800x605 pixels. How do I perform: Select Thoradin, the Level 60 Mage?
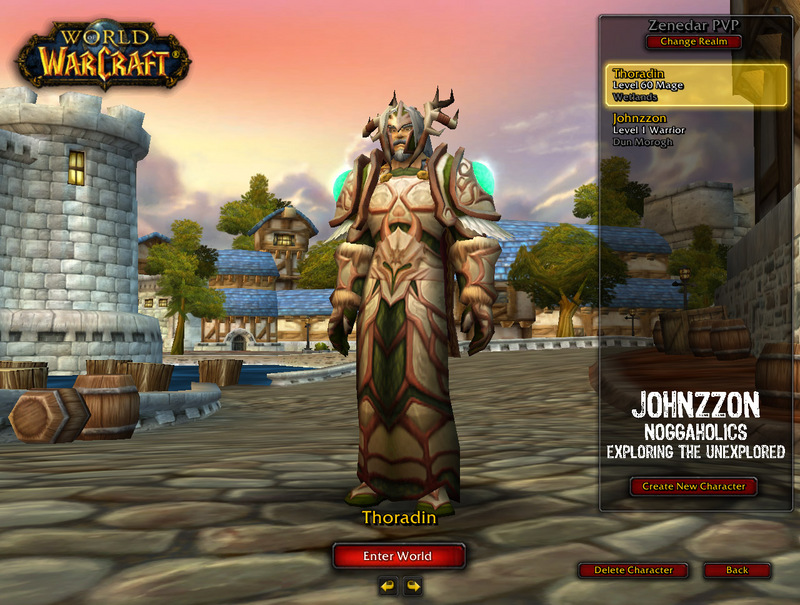pos(682,85)
